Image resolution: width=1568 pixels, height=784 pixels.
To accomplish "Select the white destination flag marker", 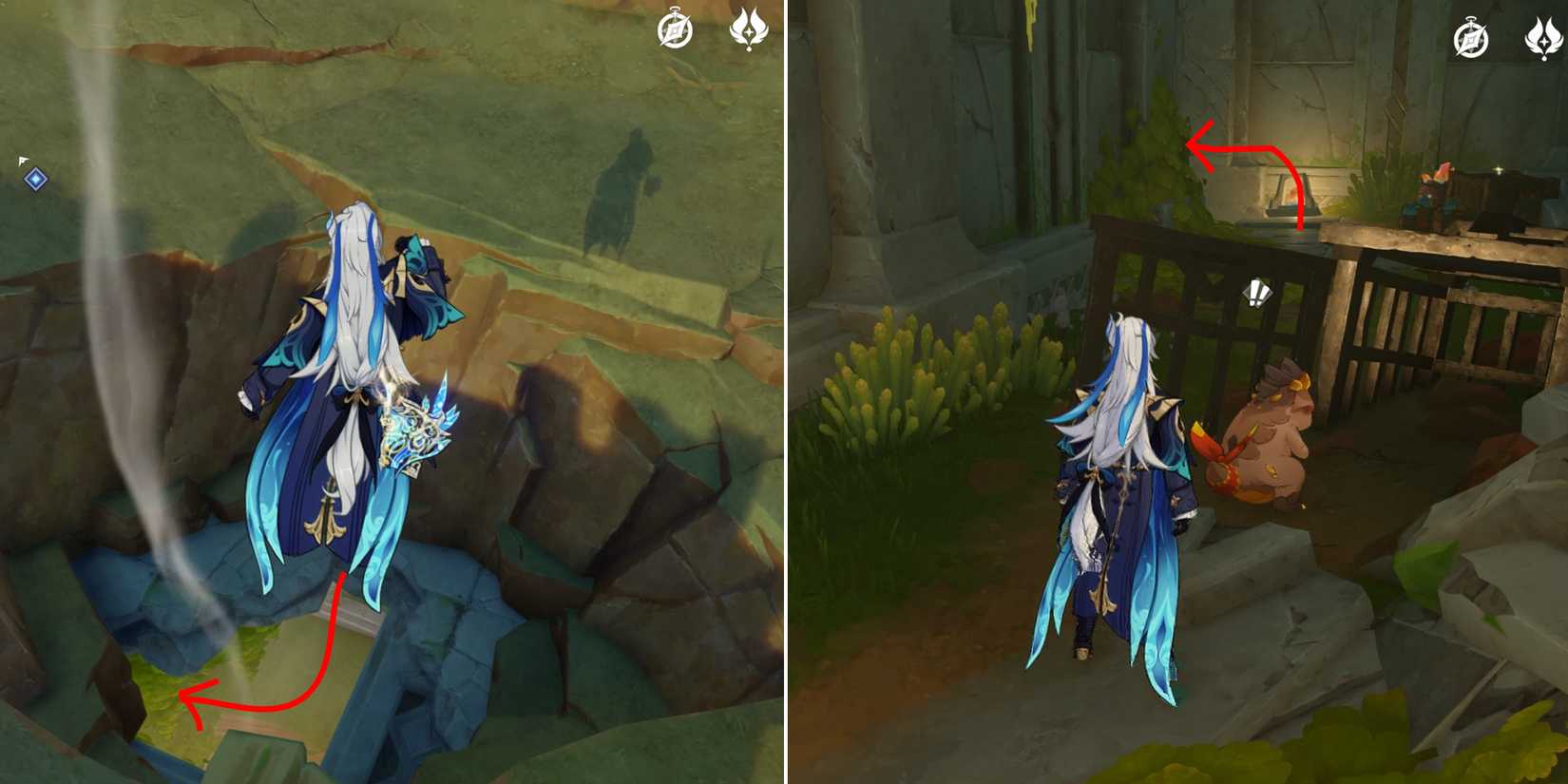I will click(x=21, y=161).
